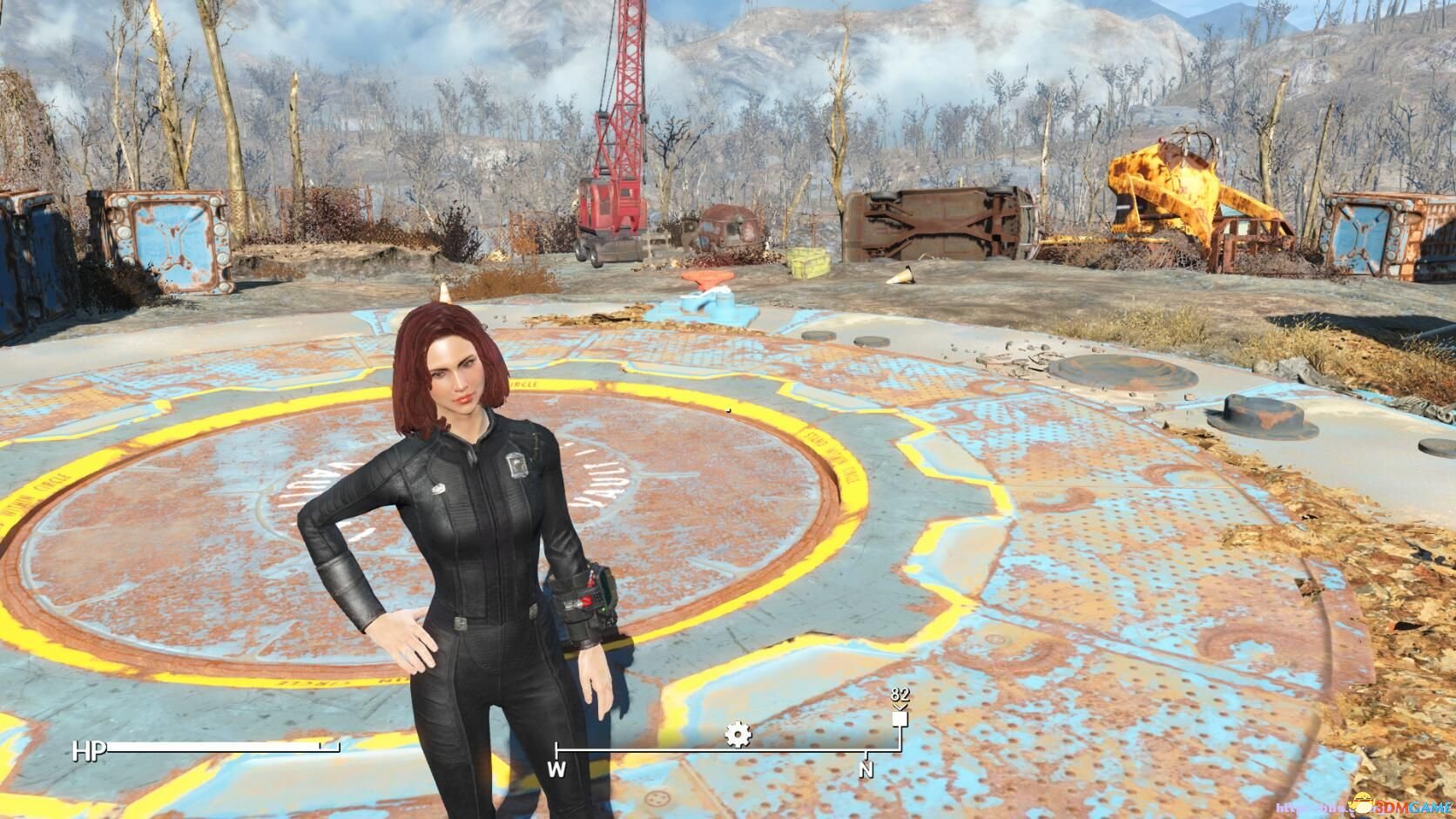Screen dimensions: 1456x819
Task: Click the gear location marker on compass
Action: pyautogui.click(x=738, y=736)
